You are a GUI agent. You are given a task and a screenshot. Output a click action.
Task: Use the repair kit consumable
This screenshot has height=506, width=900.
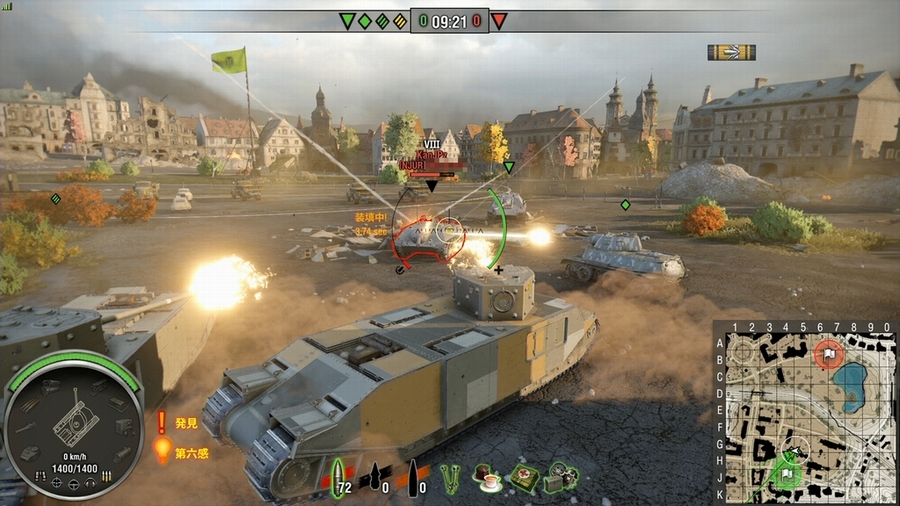point(561,477)
